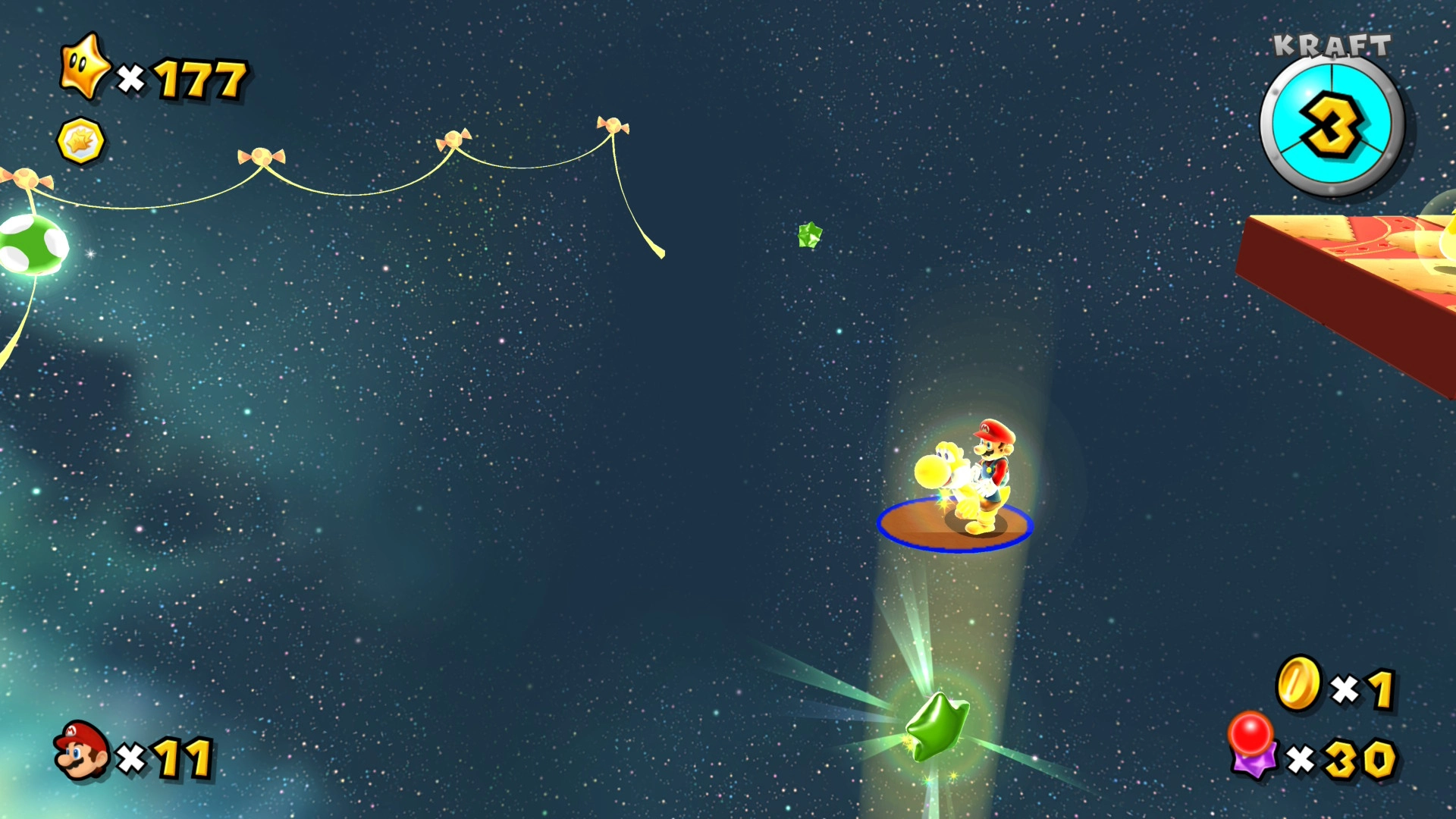Select the star bits icon
Viewport: 1456px width, 819px height.
1253,746
